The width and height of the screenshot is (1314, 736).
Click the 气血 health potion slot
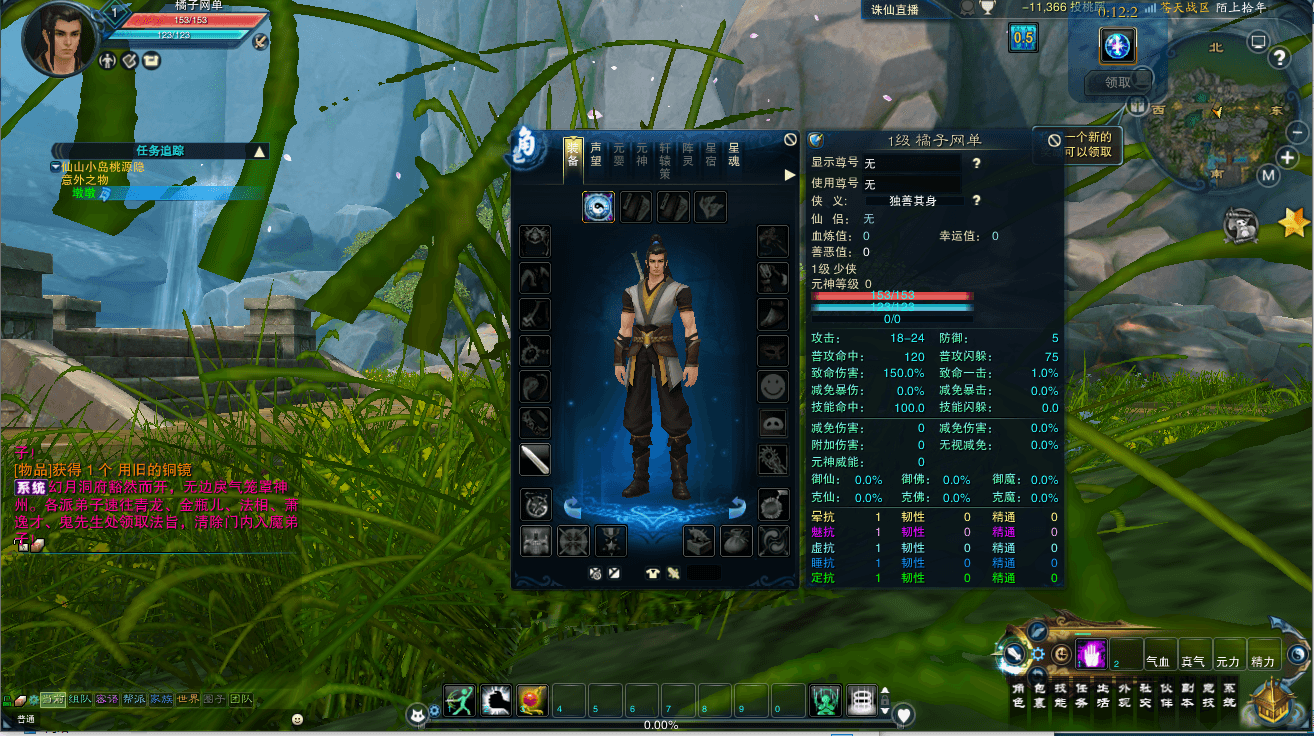[x=1159, y=655]
